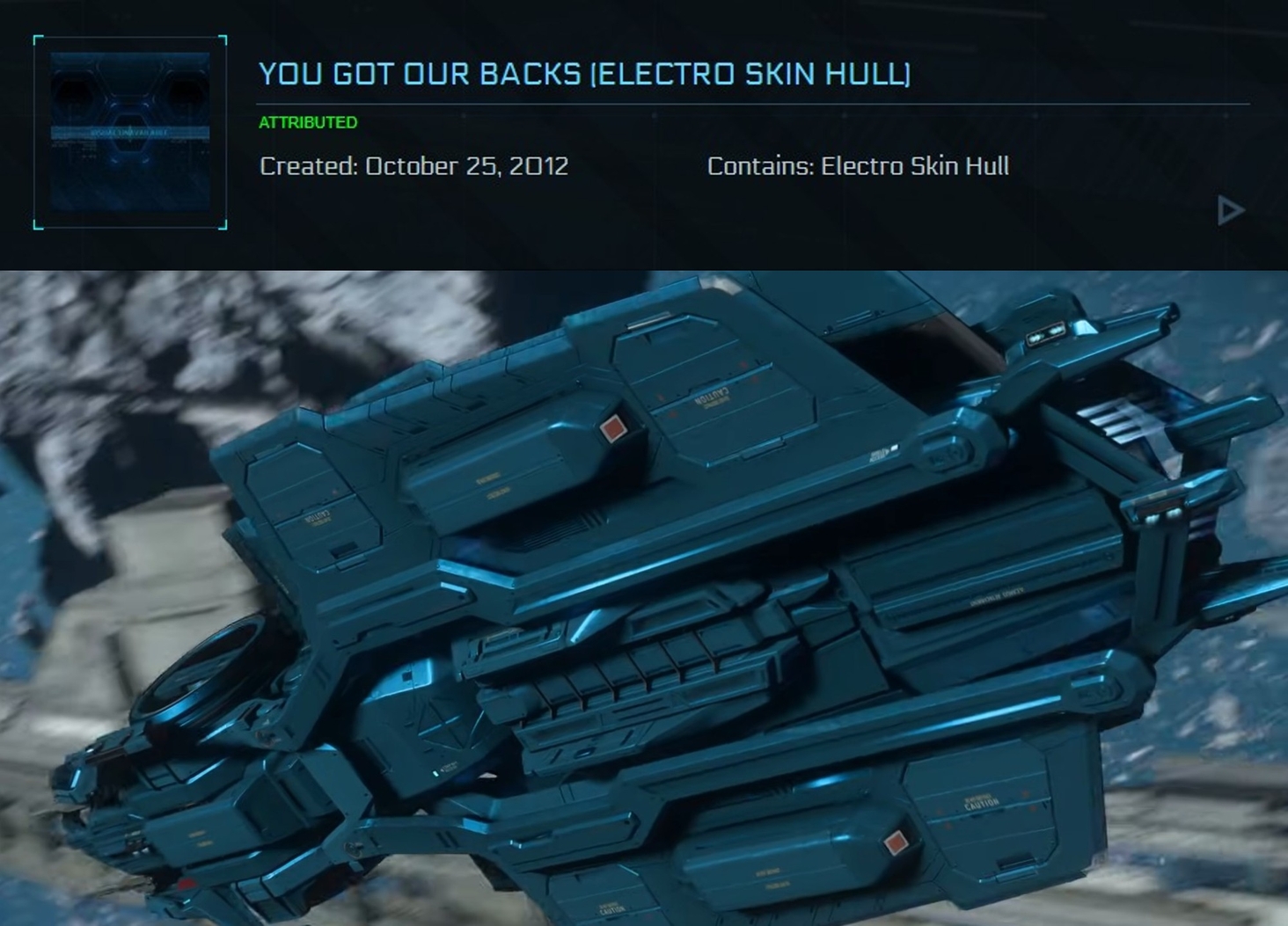Click the orange warning square on lower hull panel
This screenshot has width=1288, height=926.
pyautogui.click(x=897, y=842)
